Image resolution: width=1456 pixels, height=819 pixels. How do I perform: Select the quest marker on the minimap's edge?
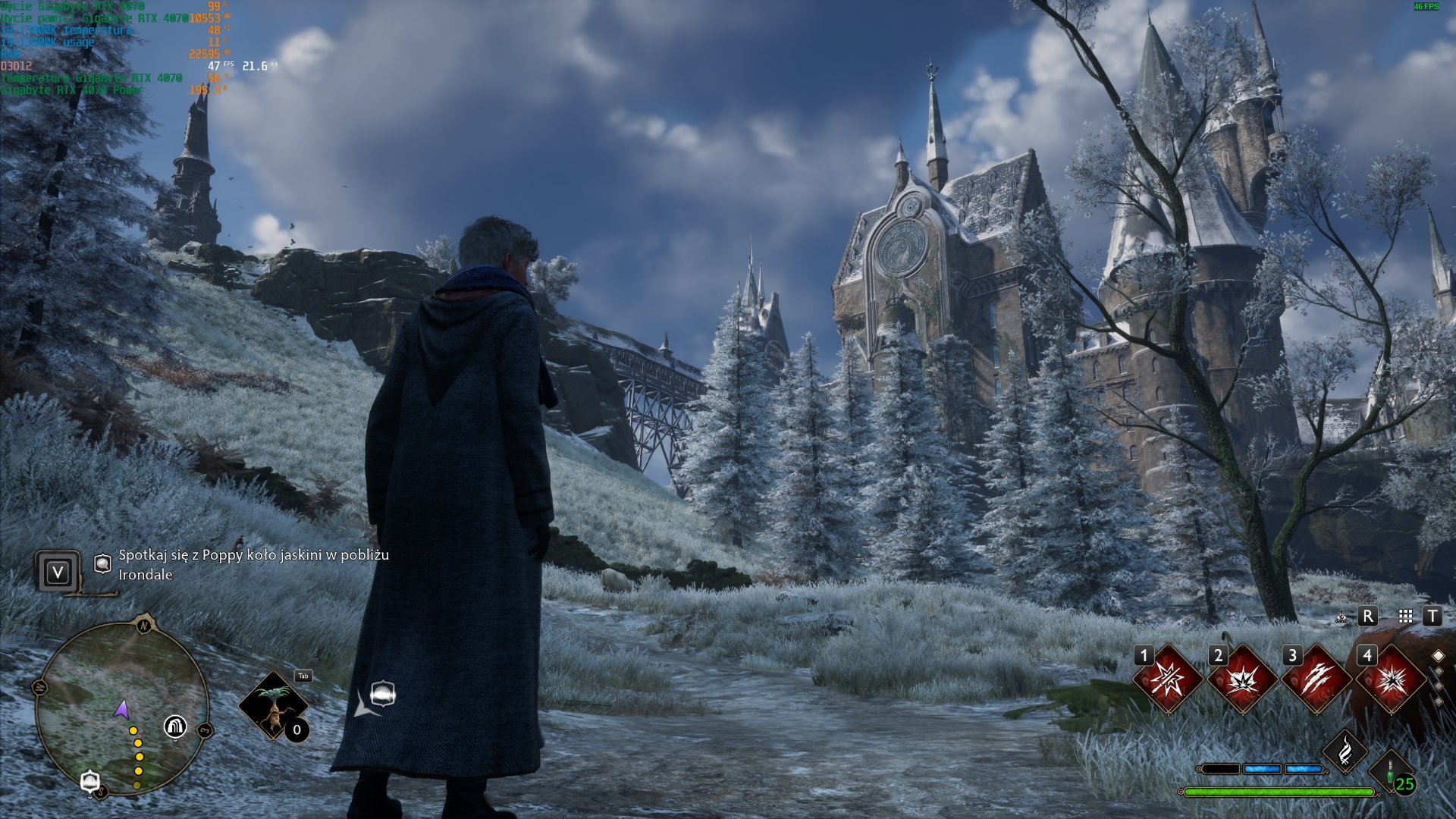90,780
